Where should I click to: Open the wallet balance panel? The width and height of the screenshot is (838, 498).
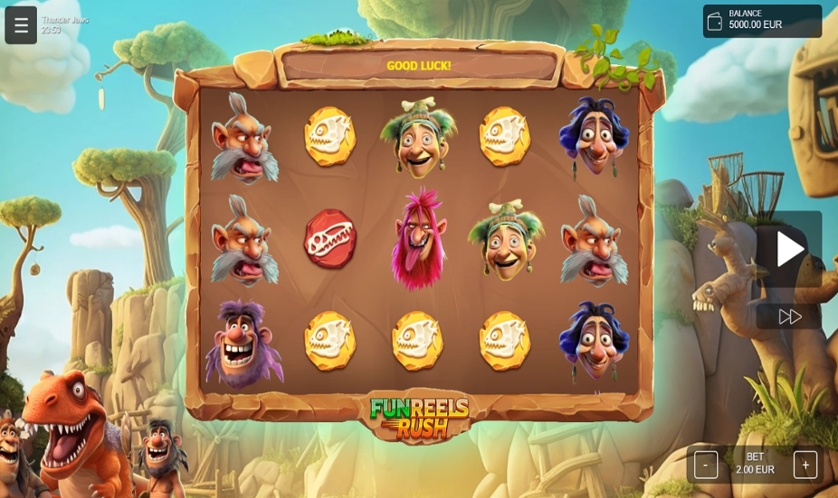(x=762, y=21)
